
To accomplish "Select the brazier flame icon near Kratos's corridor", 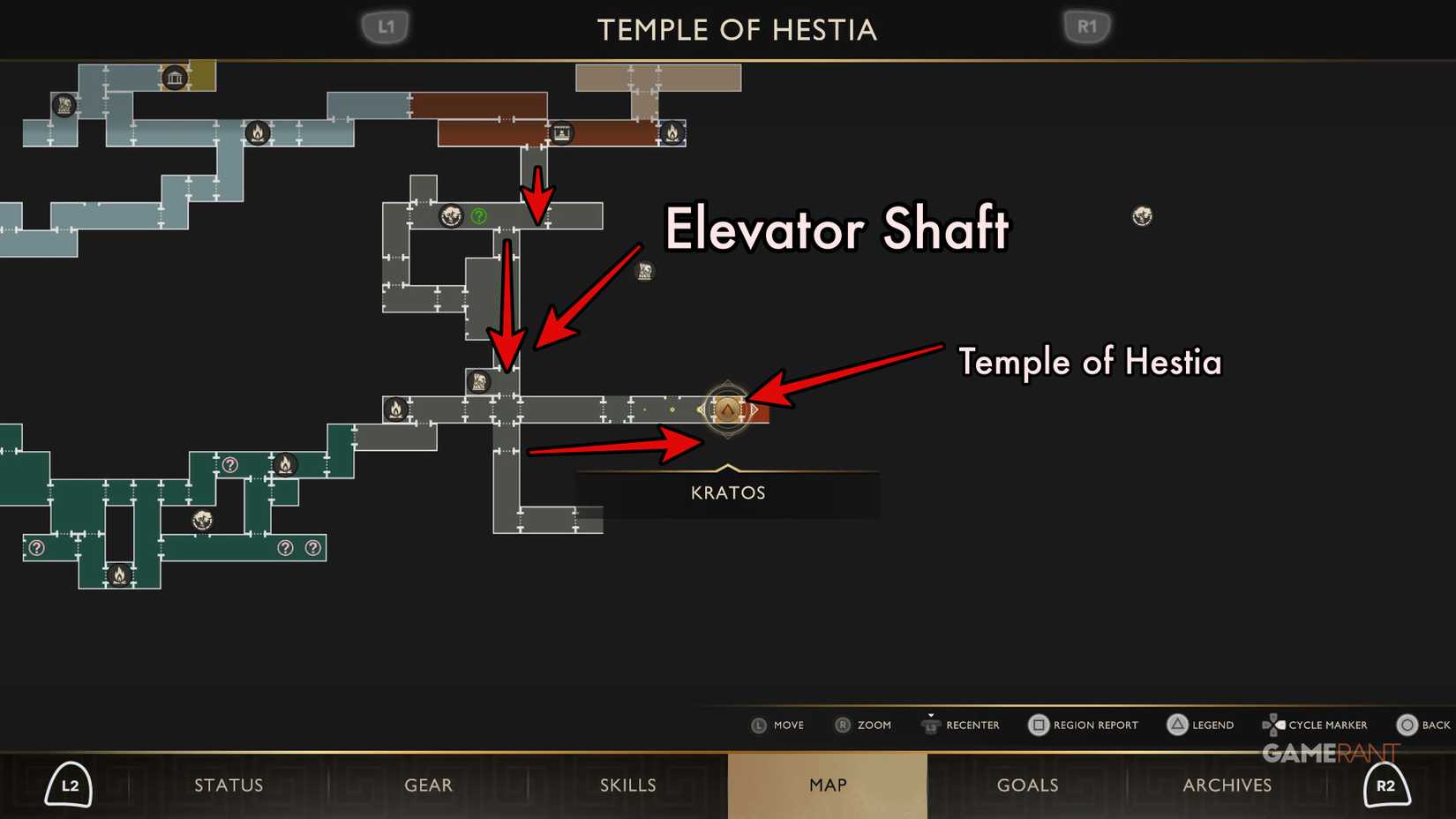I will tap(396, 409).
